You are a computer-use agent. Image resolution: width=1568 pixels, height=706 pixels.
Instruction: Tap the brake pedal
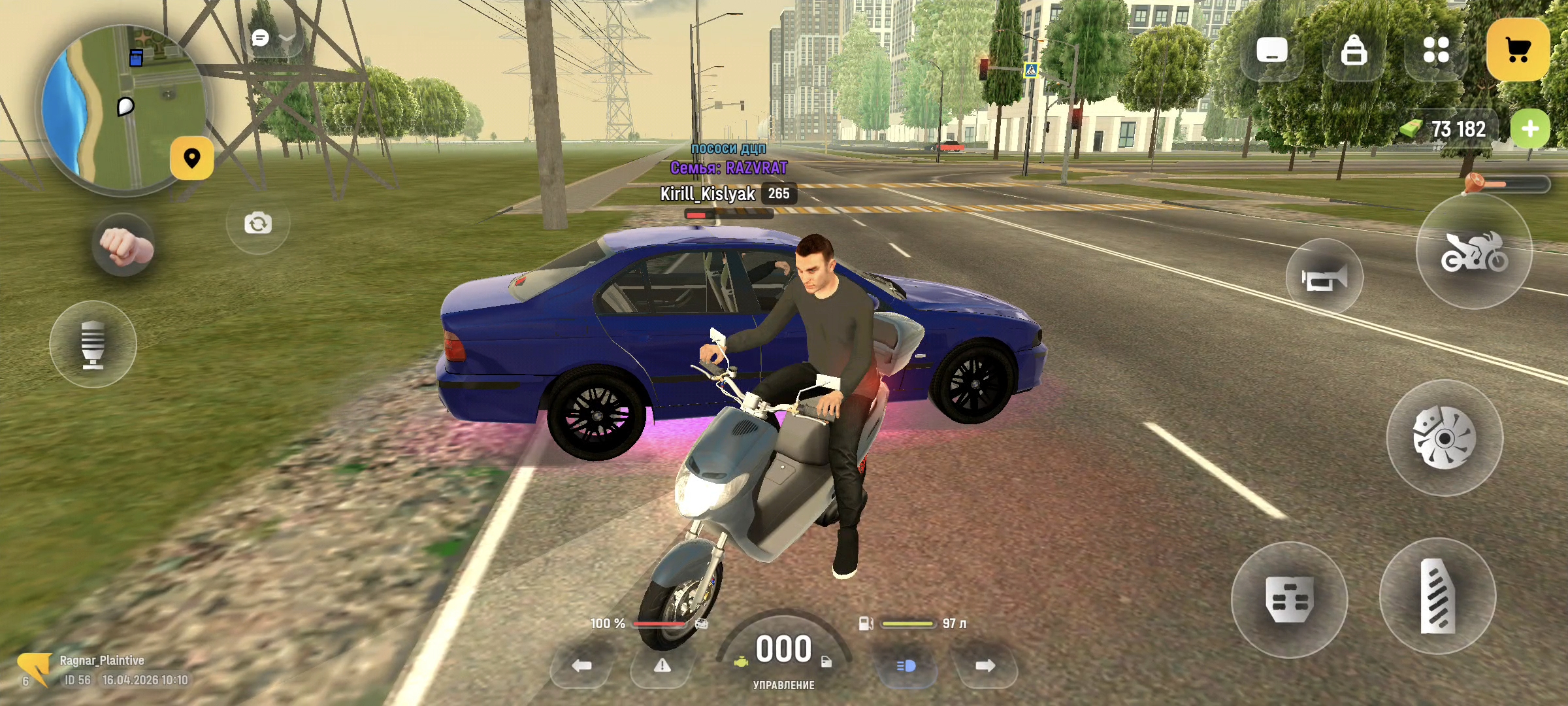click(x=1288, y=599)
